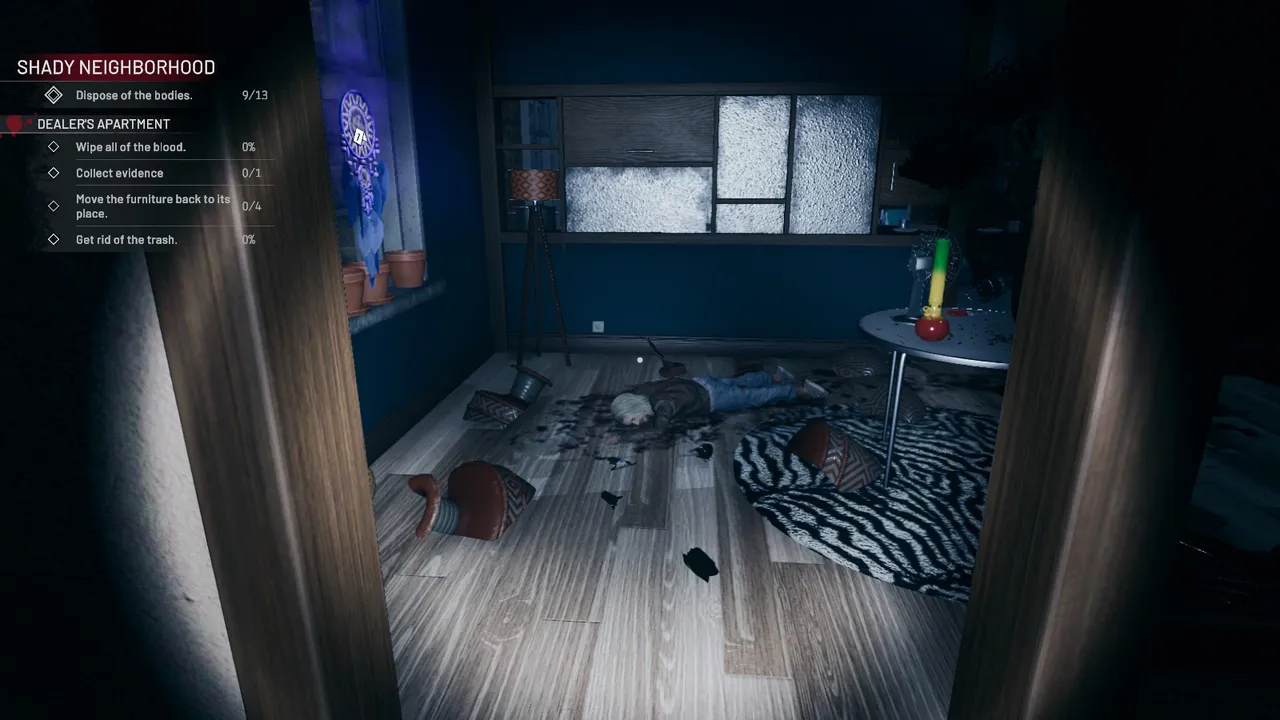The height and width of the screenshot is (720, 1280).
Task: Click the 0% blood cleaning progress indicator
Action: point(247,147)
